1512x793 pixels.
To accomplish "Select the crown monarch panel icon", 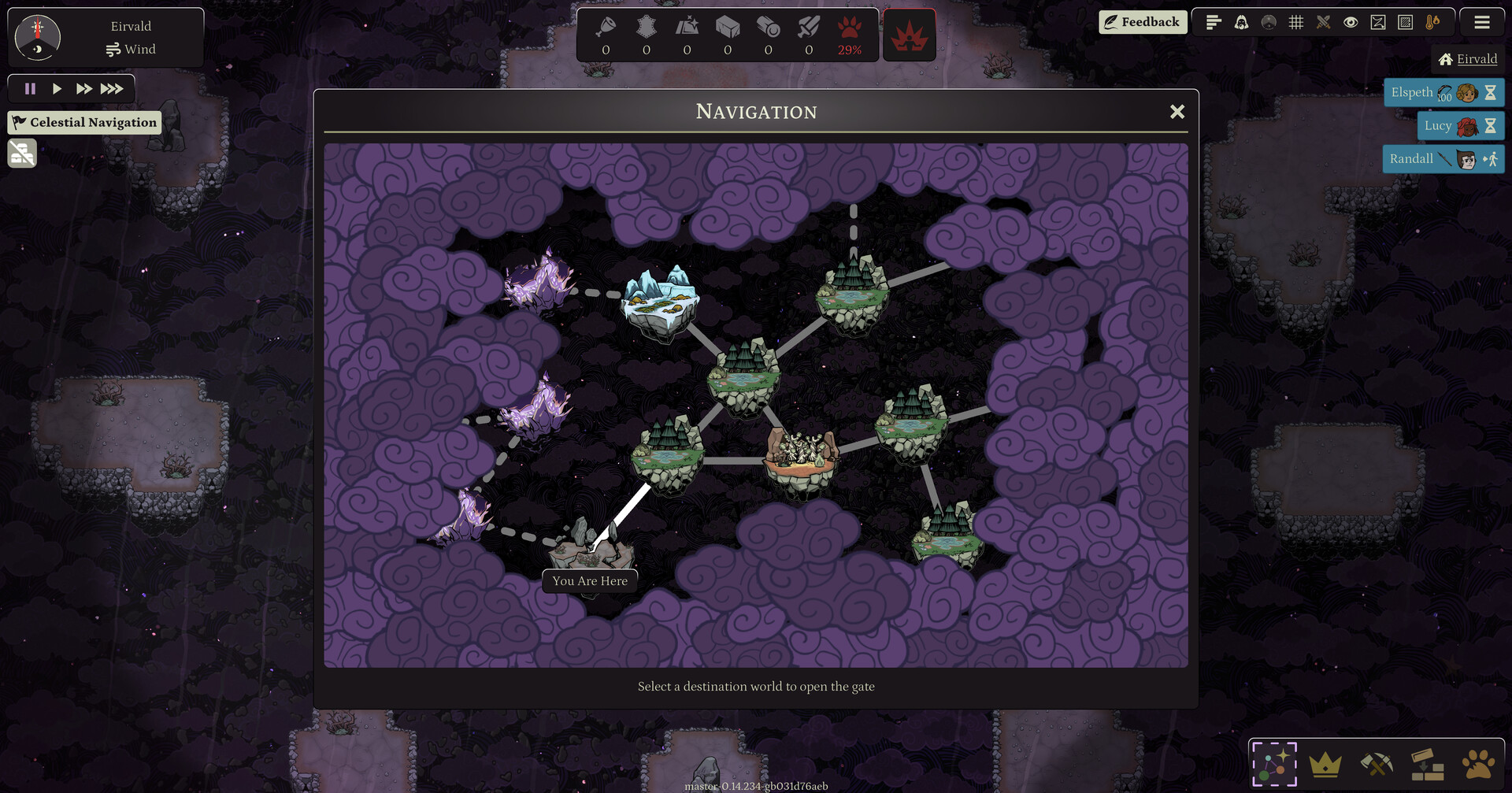I will click(1328, 763).
